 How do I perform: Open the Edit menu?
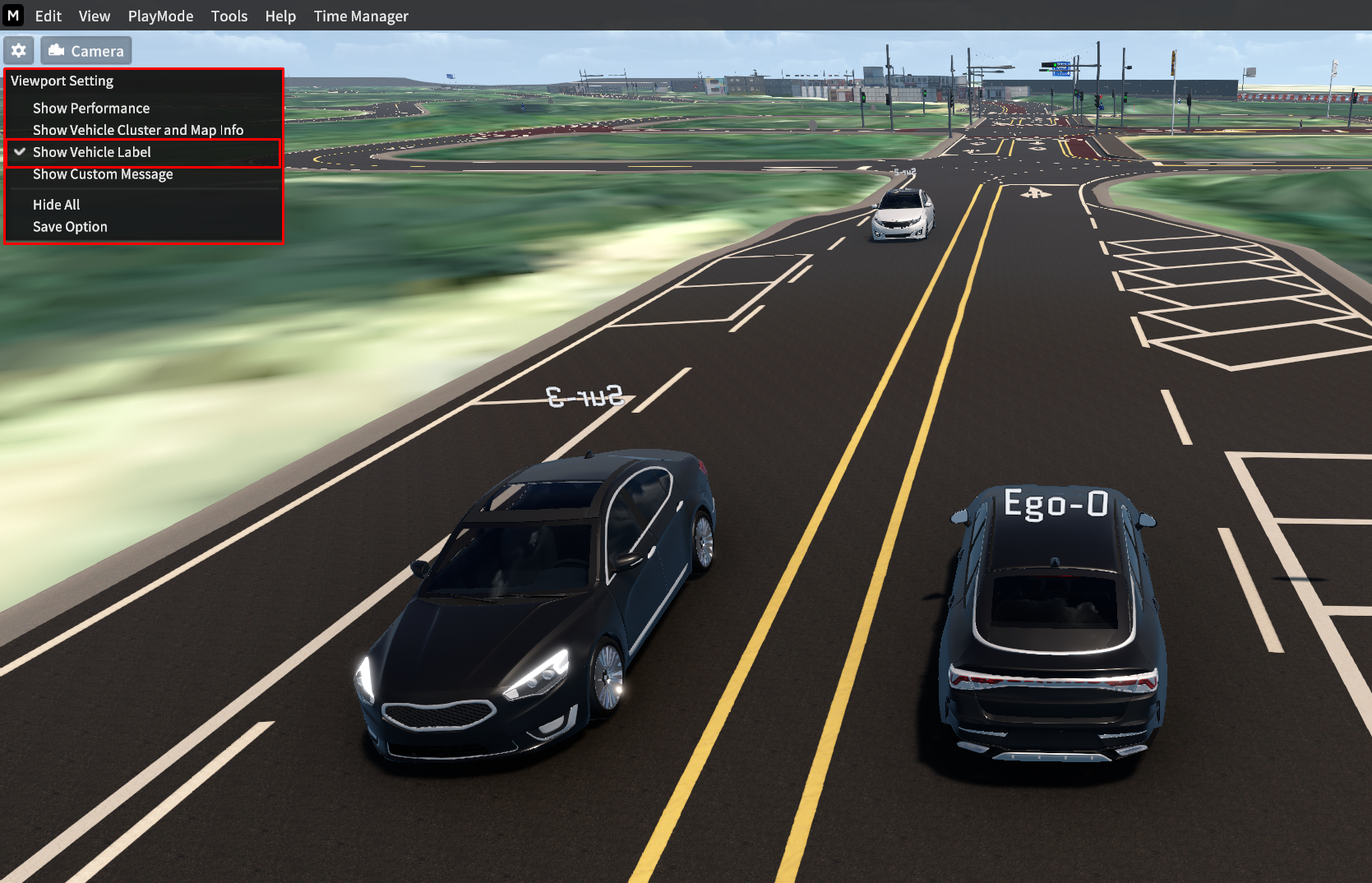(x=48, y=16)
